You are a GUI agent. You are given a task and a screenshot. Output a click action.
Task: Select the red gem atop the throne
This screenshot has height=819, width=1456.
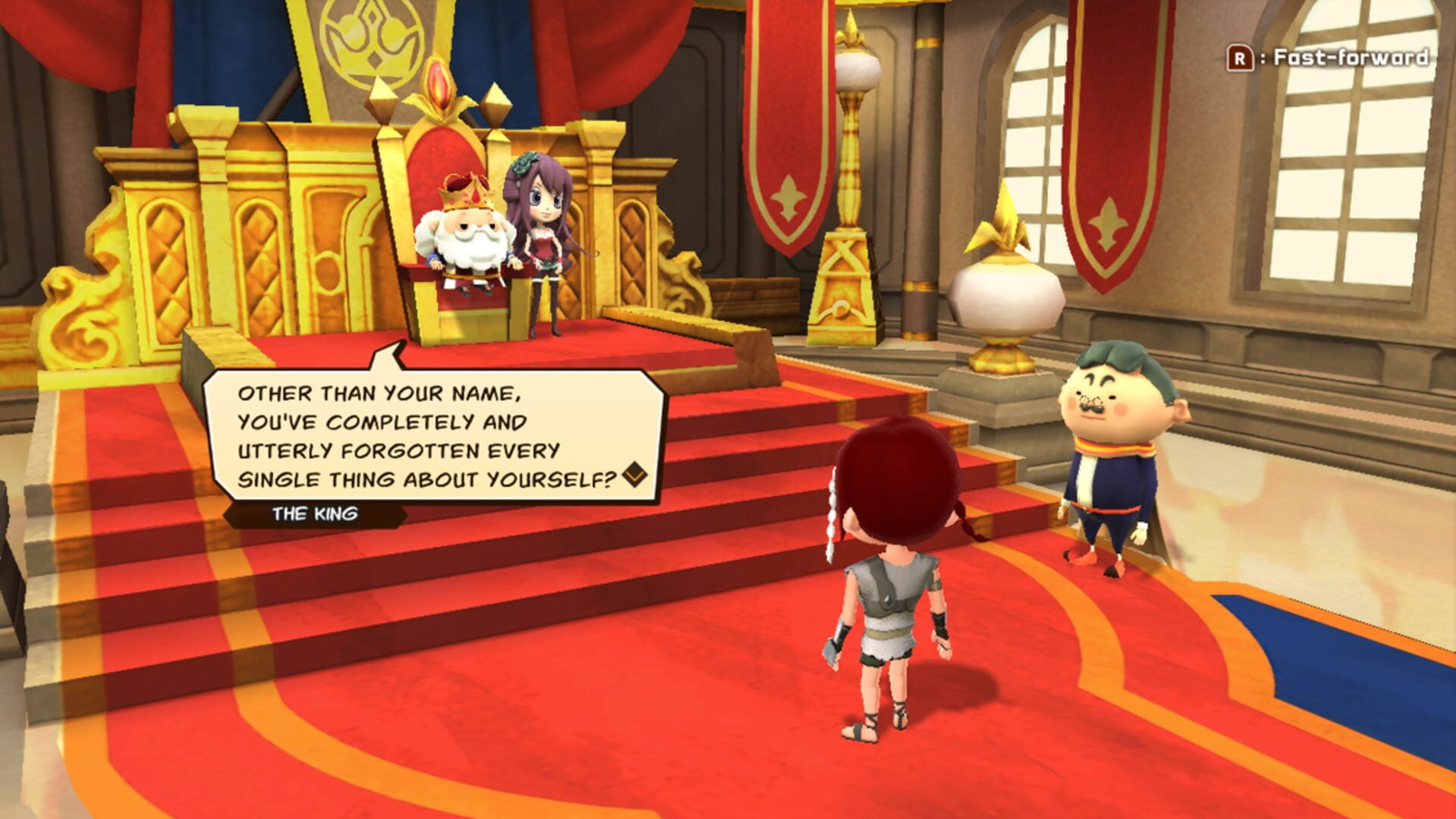click(x=439, y=83)
